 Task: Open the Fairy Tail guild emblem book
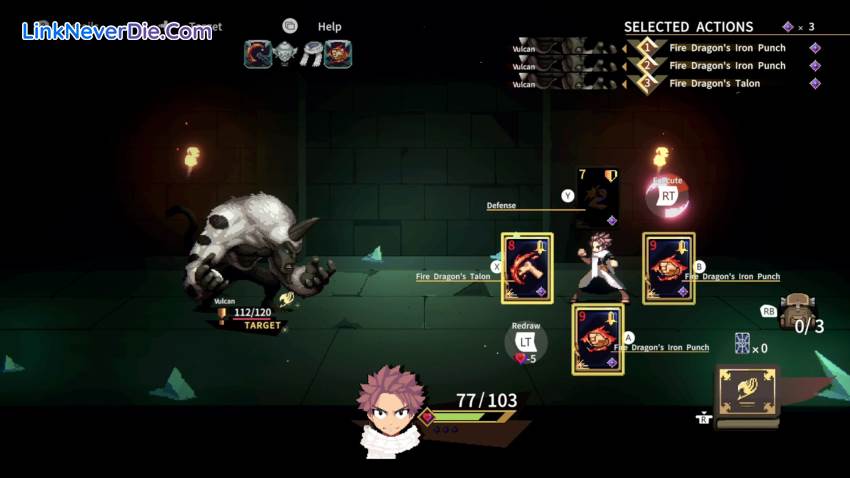coord(748,391)
